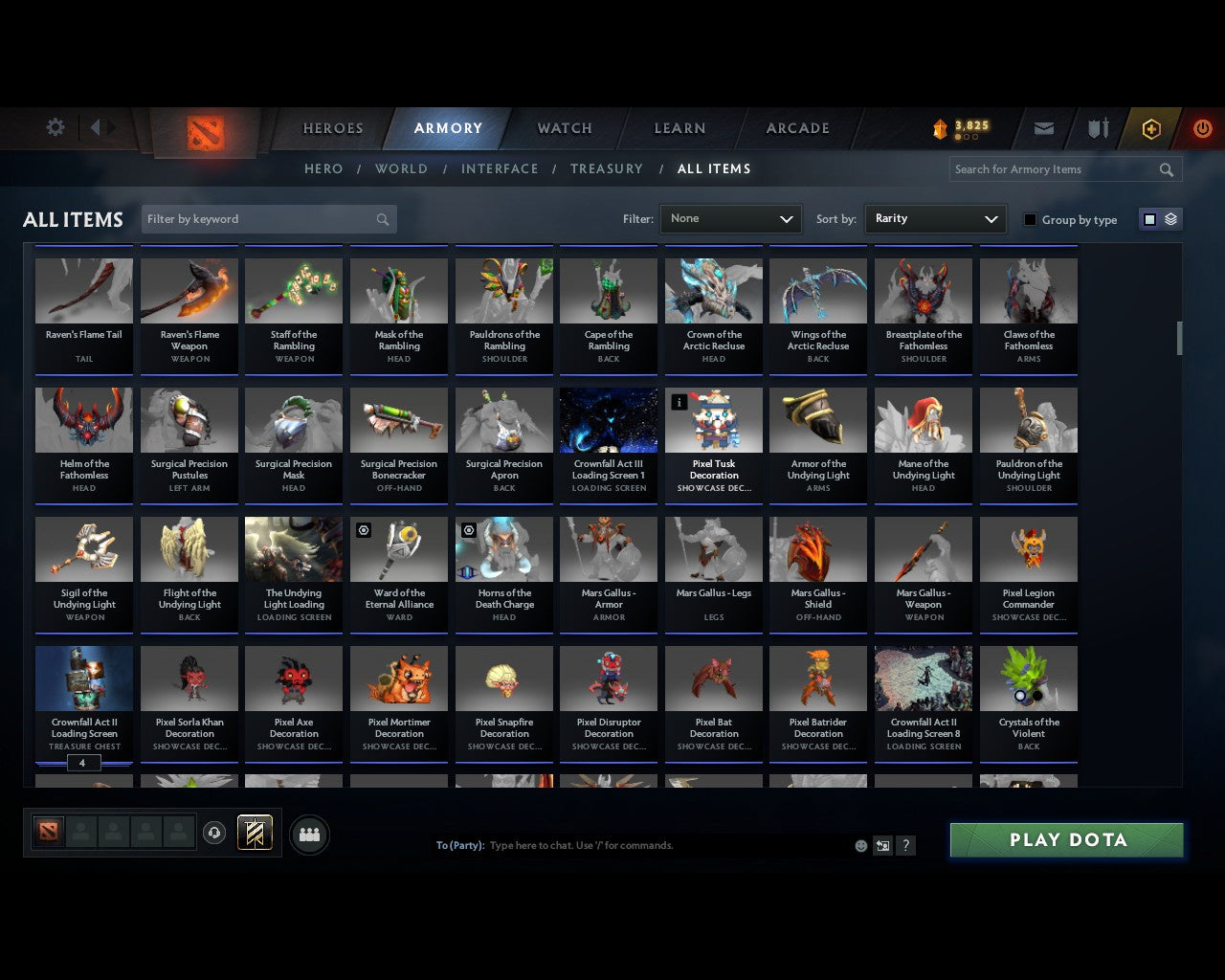Switch to the TREASURY tab

pos(606,168)
